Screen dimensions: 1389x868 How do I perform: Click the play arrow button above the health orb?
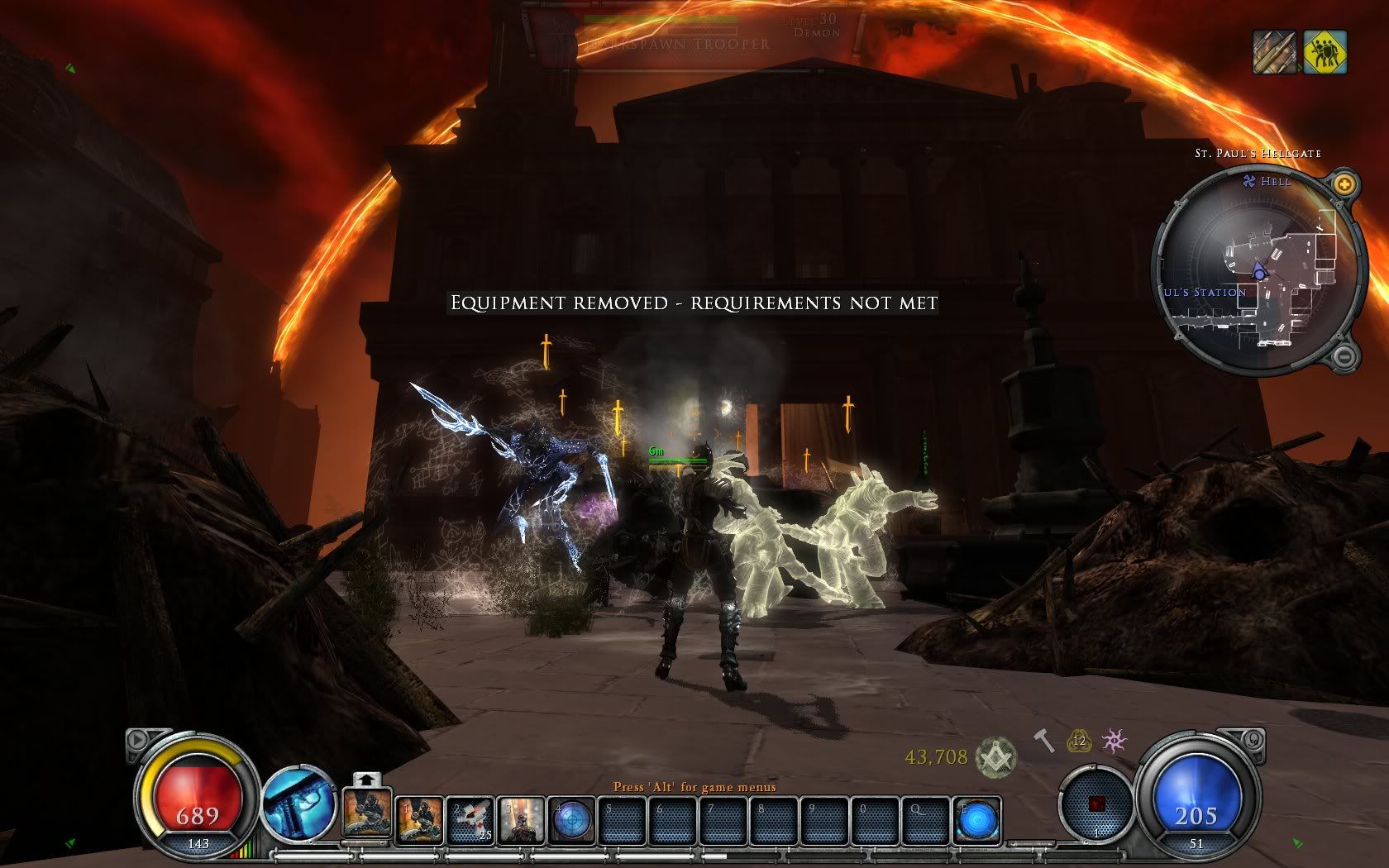[137, 740]
